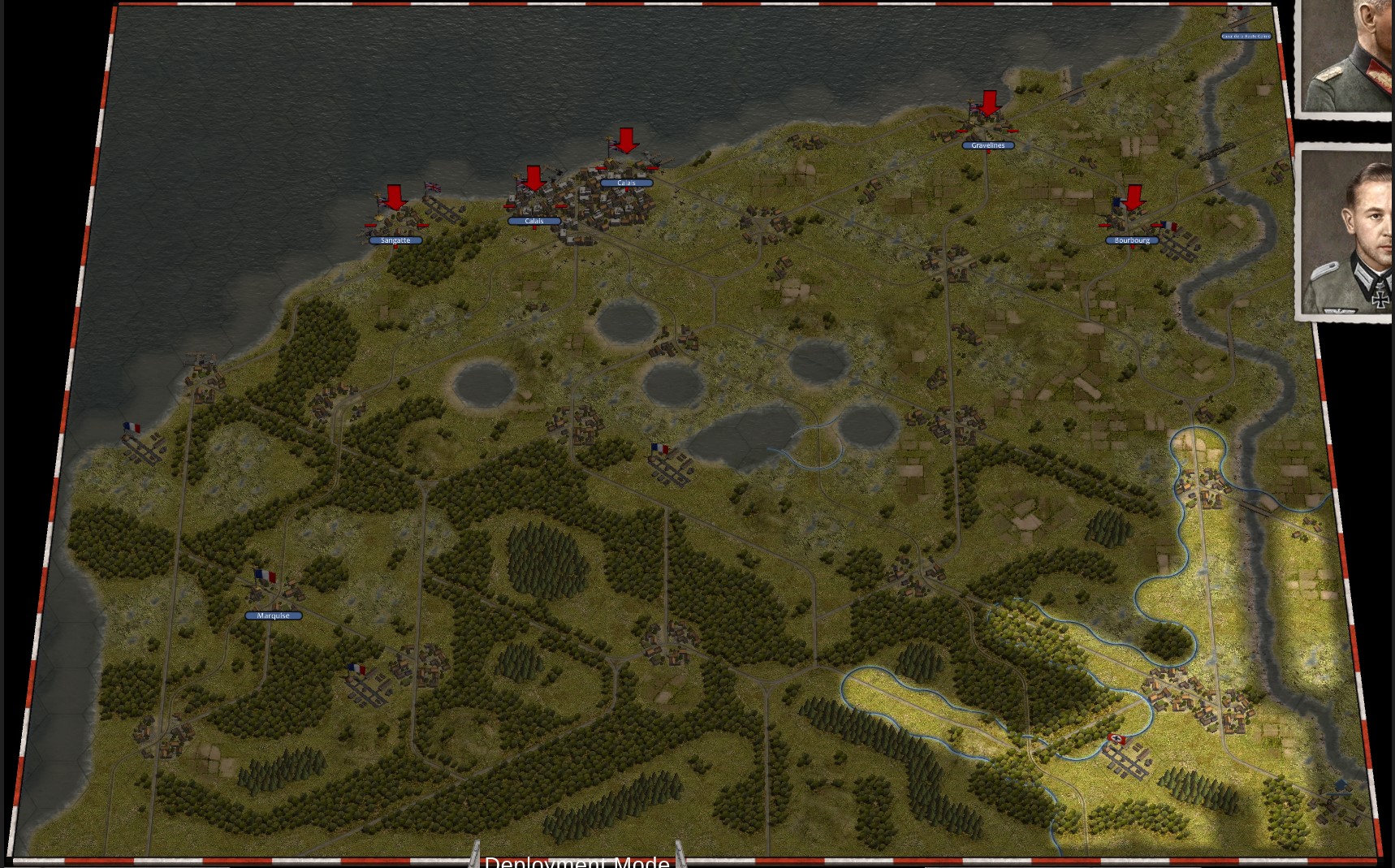Screen dimensions: 1395x868
Task: Select the general portrait with red collar tabs
Action: pos(1348,57)
